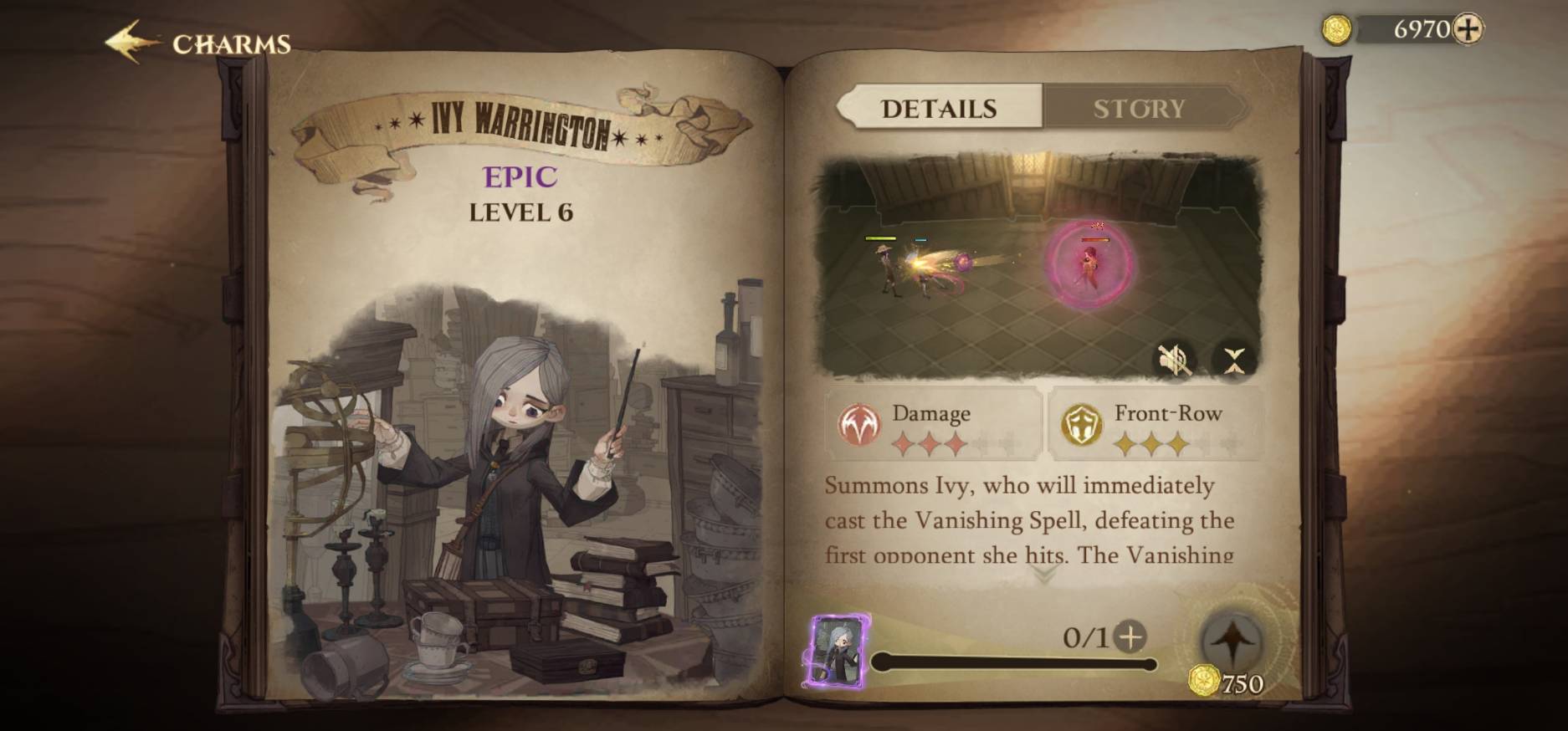Add more gold with the plus button

(x=1468, y=29)
